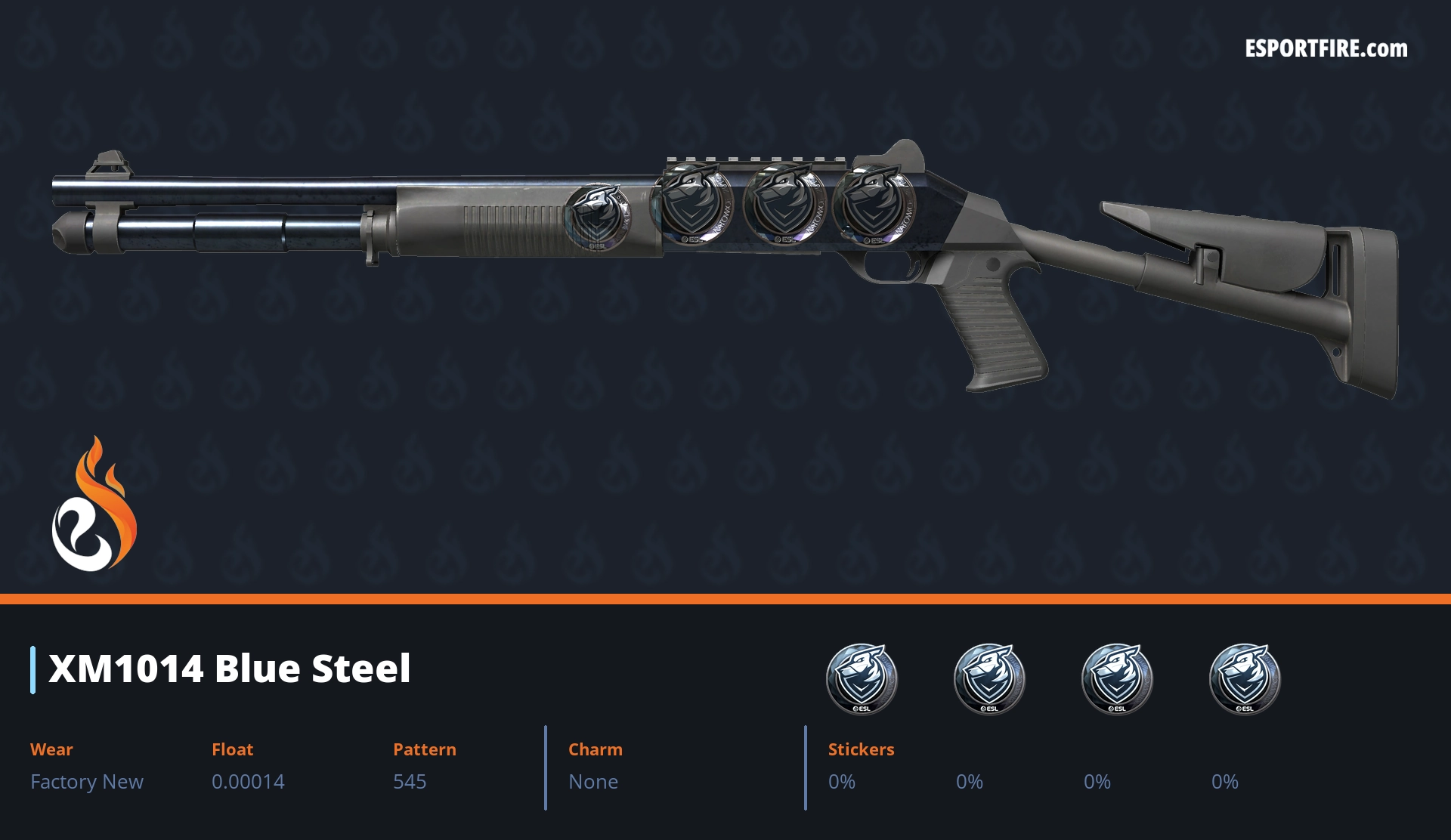Open the orange flame Esportfire logo
The height and width of the screenshot is (840, 1451).
(94, 505)
